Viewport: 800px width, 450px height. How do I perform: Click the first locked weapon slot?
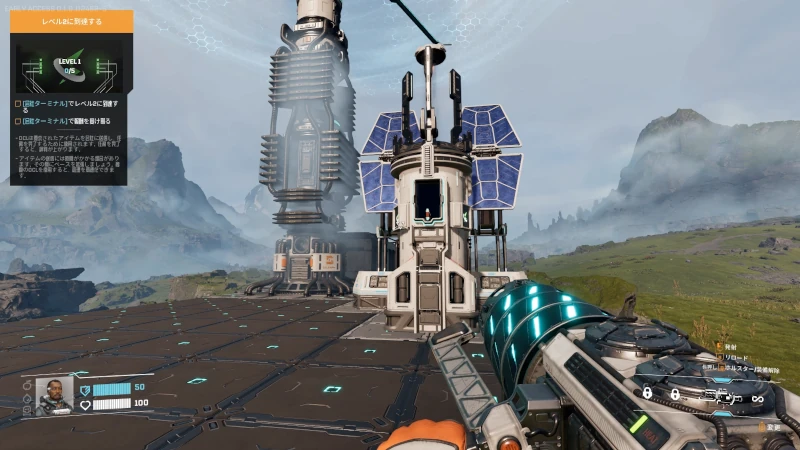point(647,394)
